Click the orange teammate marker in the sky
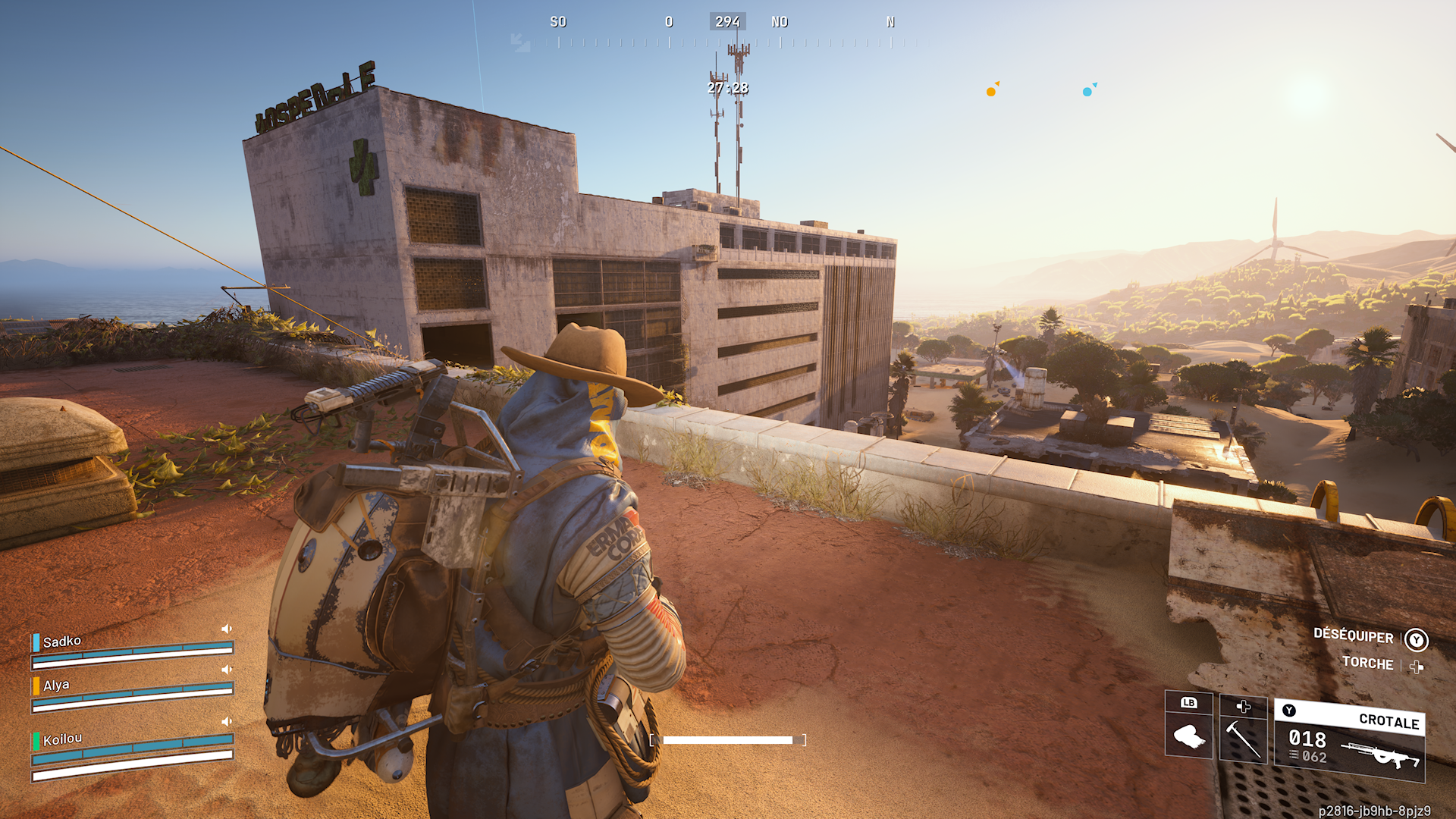The image size is (1456, 819). coord(991,92)
